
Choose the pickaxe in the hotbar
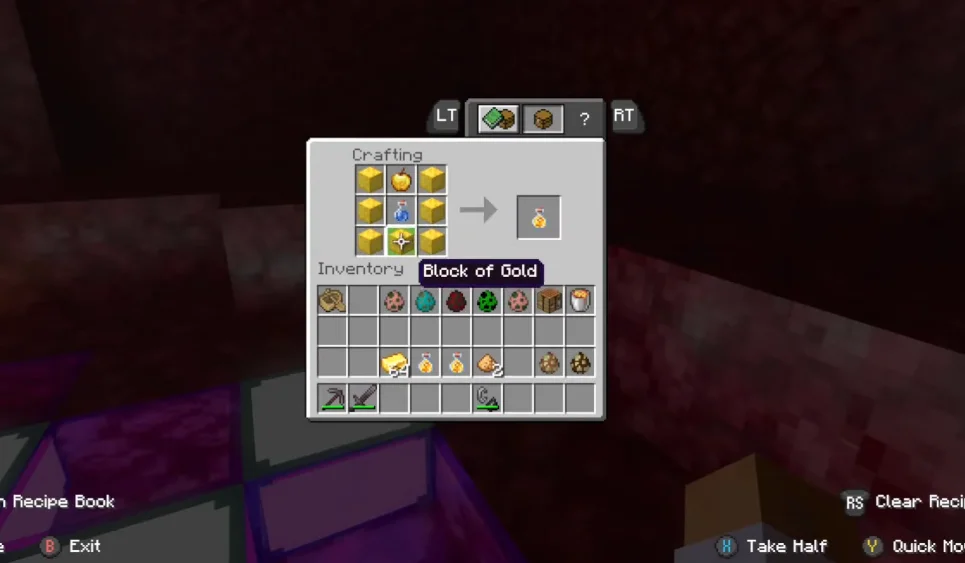(x=332, y=399)
